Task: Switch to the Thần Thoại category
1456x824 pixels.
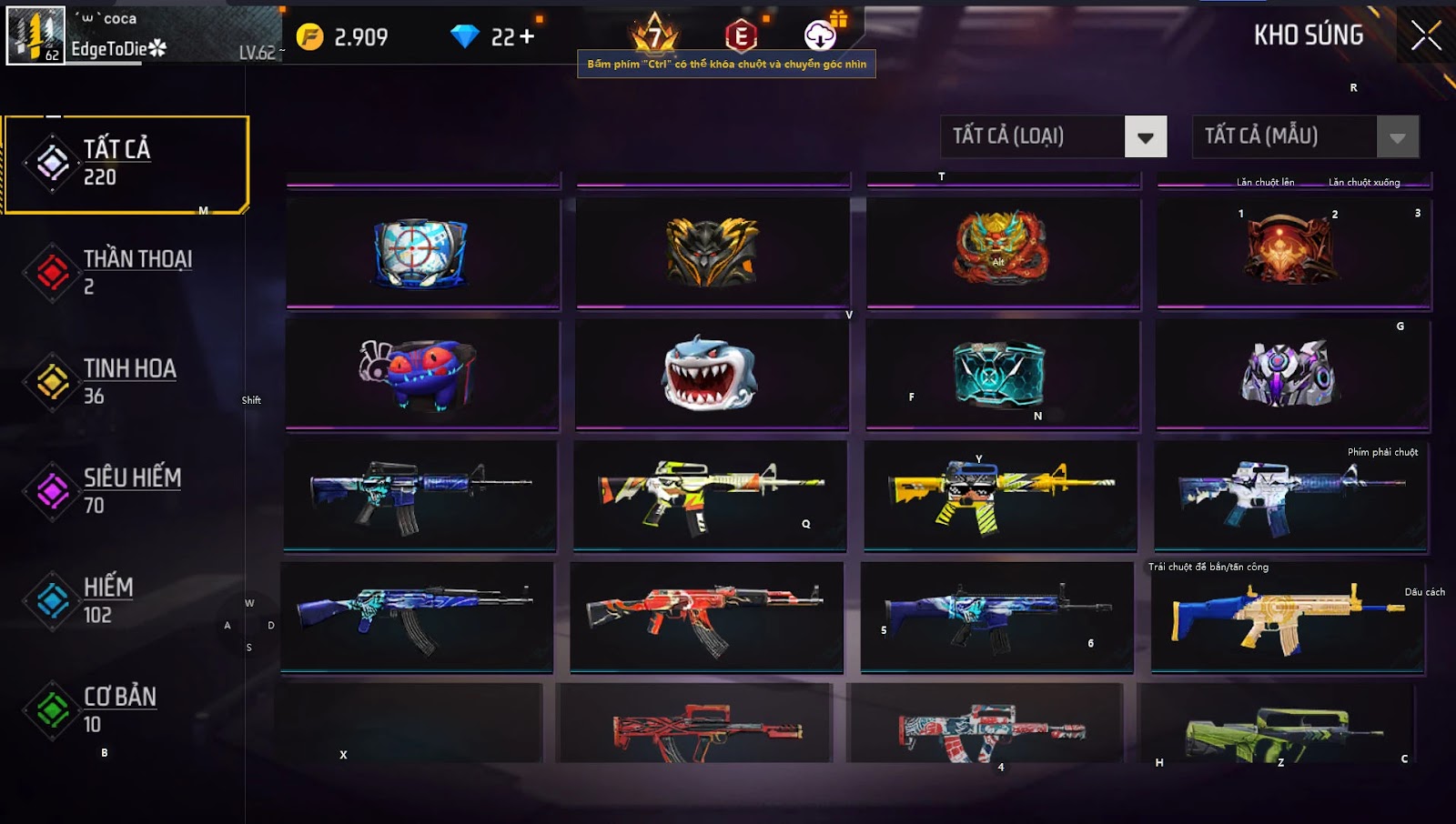Action: click(126, 272)
